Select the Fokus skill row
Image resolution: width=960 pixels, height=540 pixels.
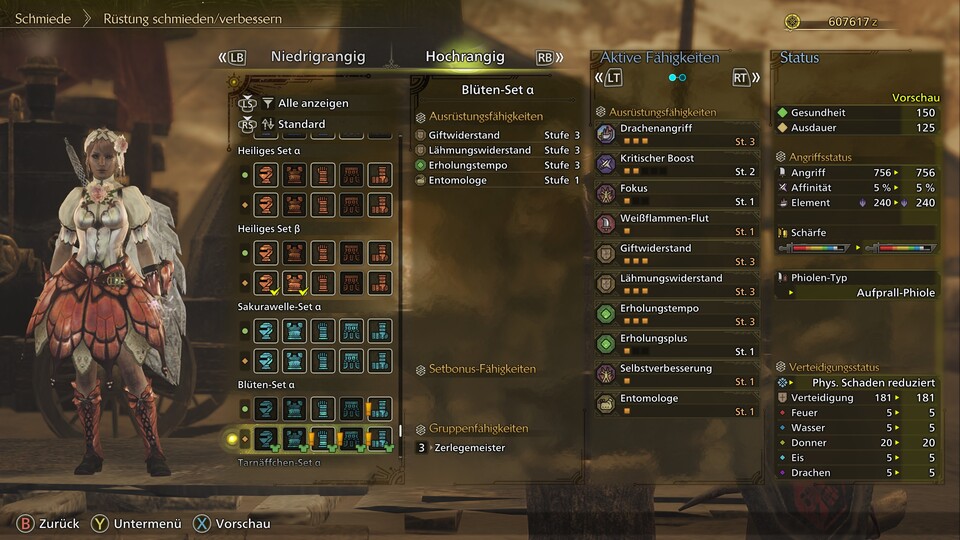pyautogui.click(x=677, y=193)
